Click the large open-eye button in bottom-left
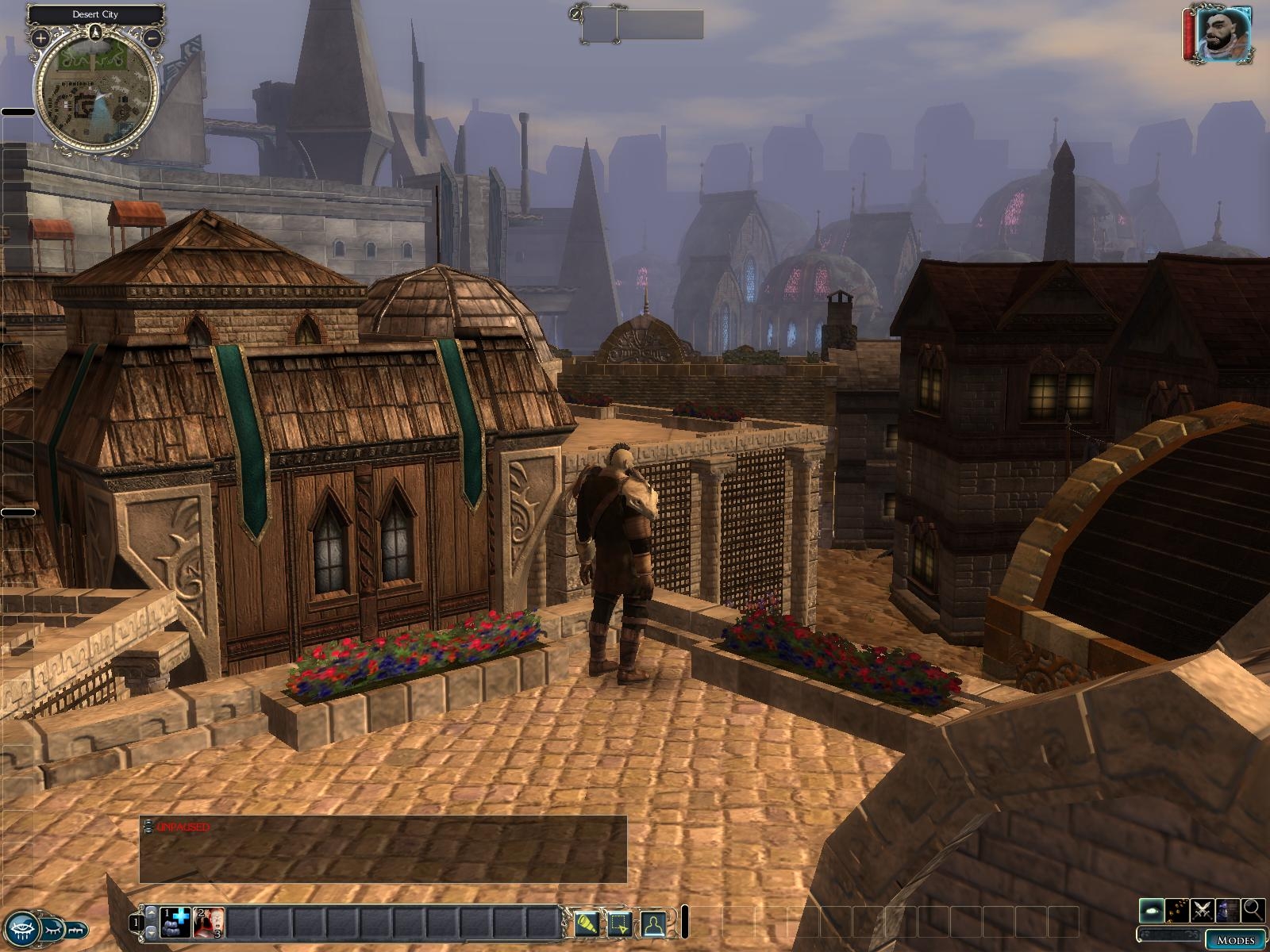This screenshot has height=952, width=1270. (21, 927)
